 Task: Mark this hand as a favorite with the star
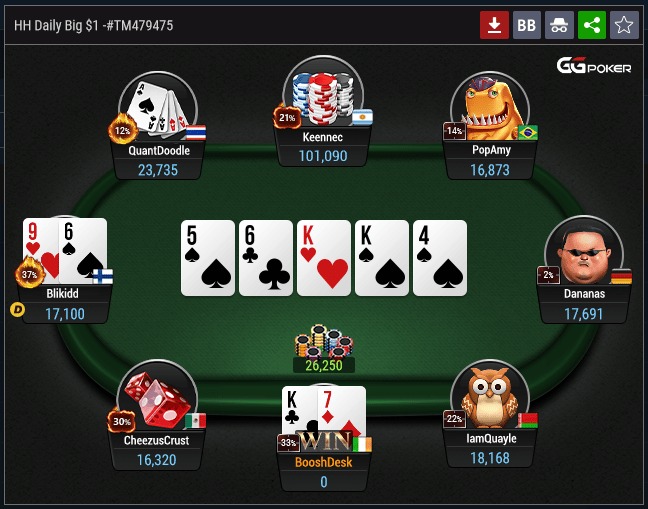click(624, 25)
